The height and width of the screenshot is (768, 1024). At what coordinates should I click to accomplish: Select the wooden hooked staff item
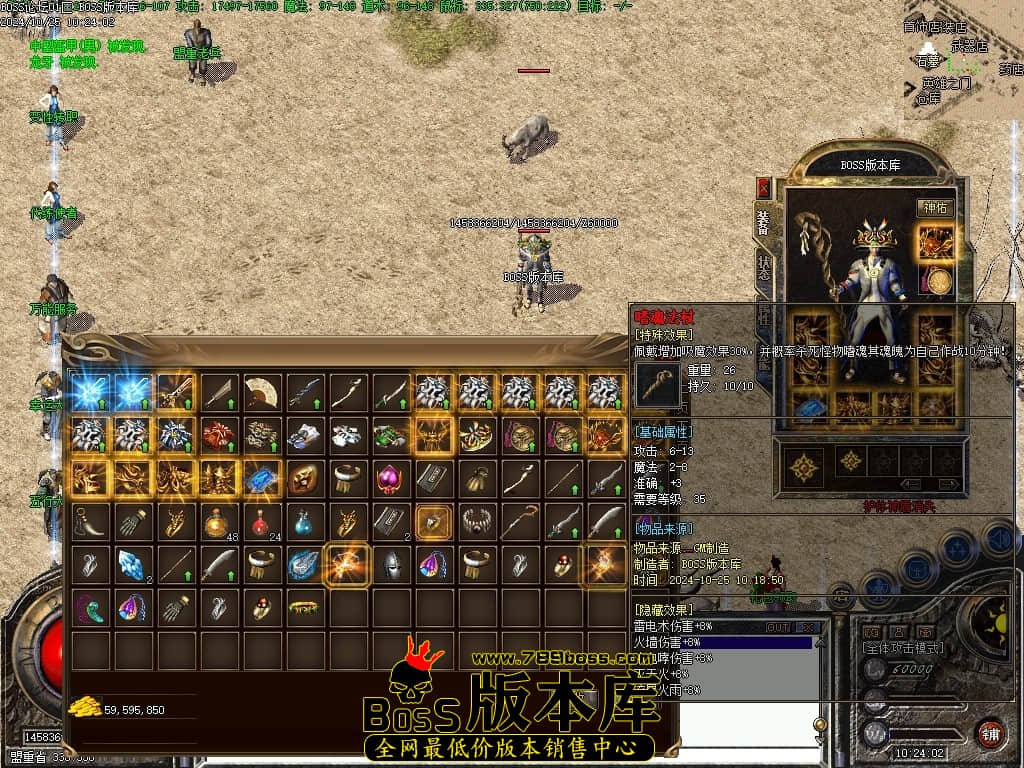[x=520, y=521]
